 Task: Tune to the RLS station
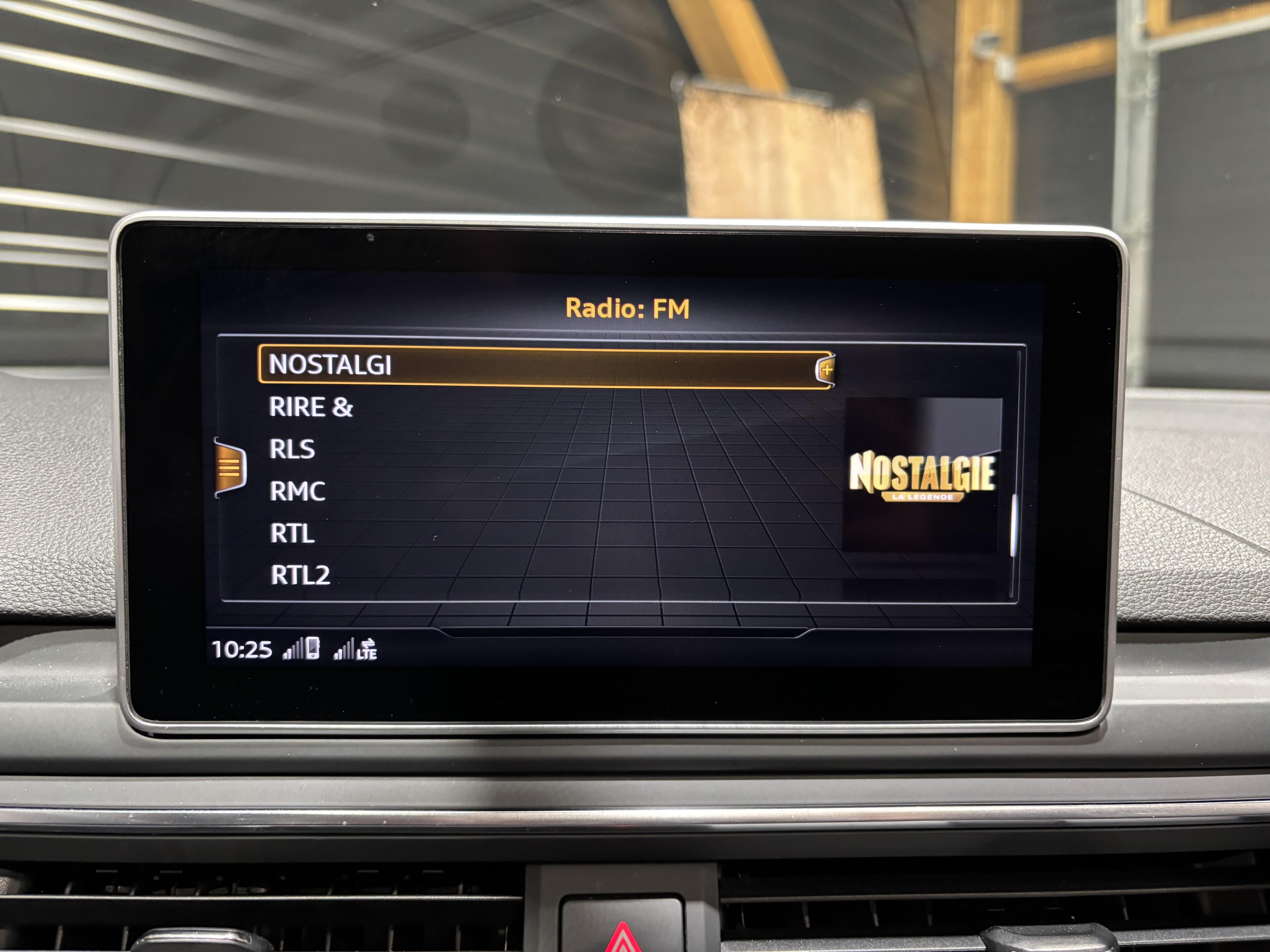292,449
